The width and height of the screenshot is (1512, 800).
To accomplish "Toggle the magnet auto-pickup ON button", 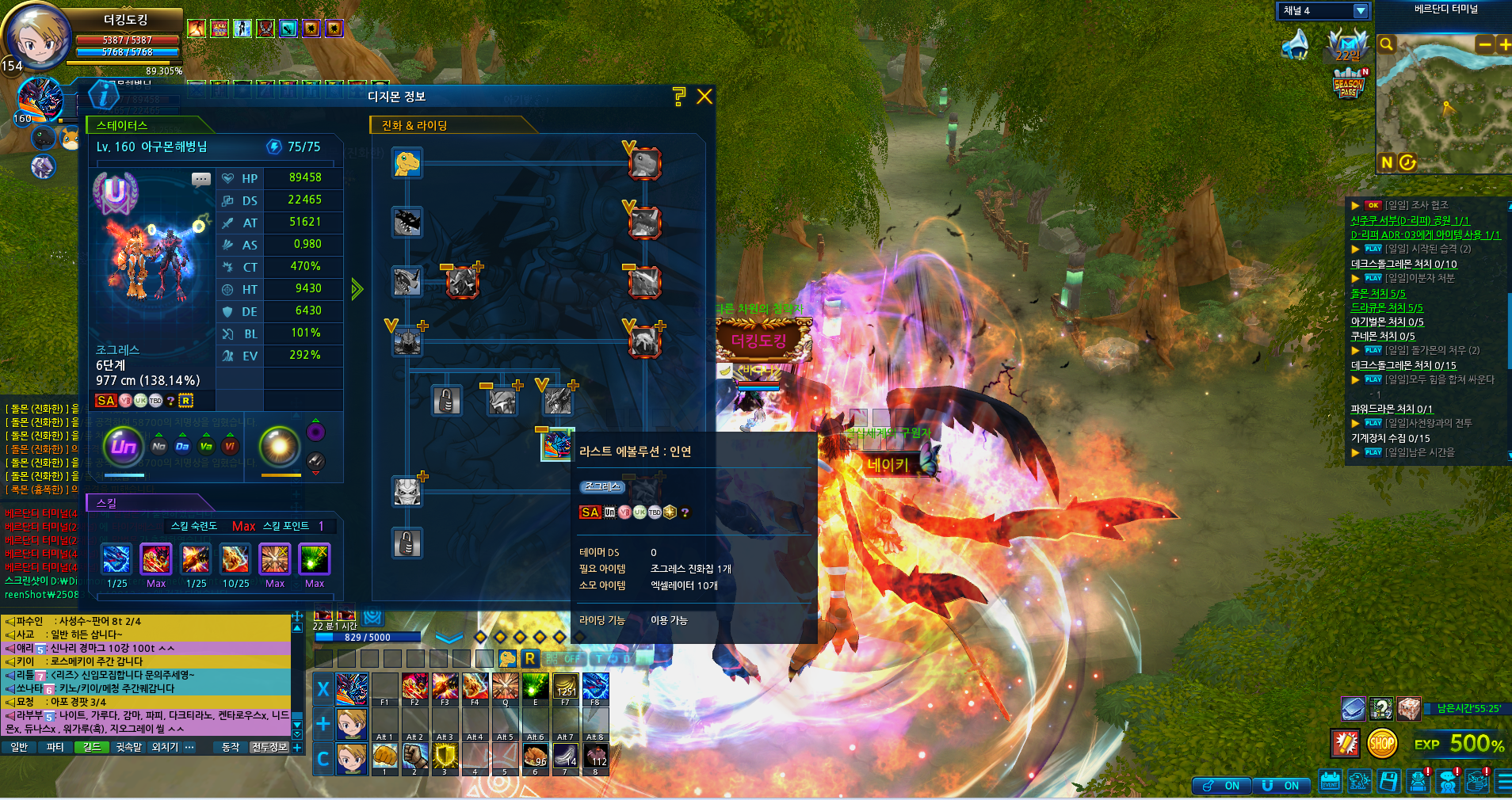I will pos(1222,785).
